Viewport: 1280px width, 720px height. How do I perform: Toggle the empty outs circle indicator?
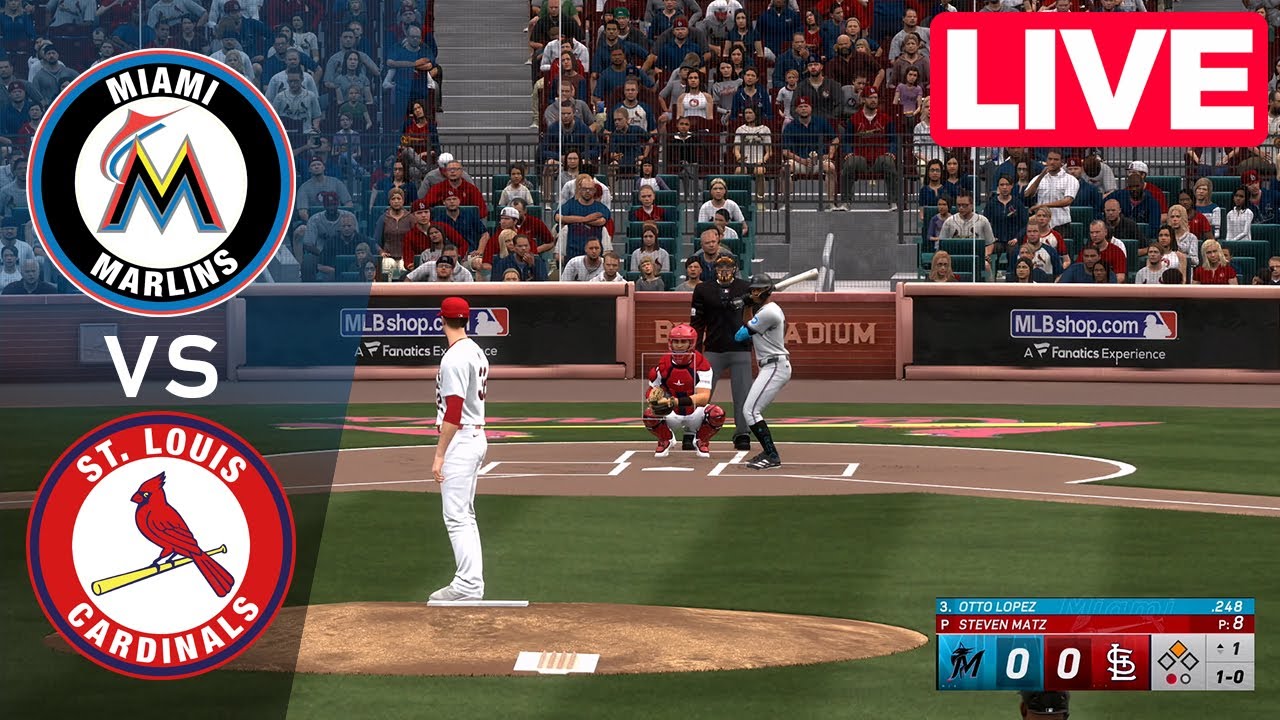click(1185, 679)
